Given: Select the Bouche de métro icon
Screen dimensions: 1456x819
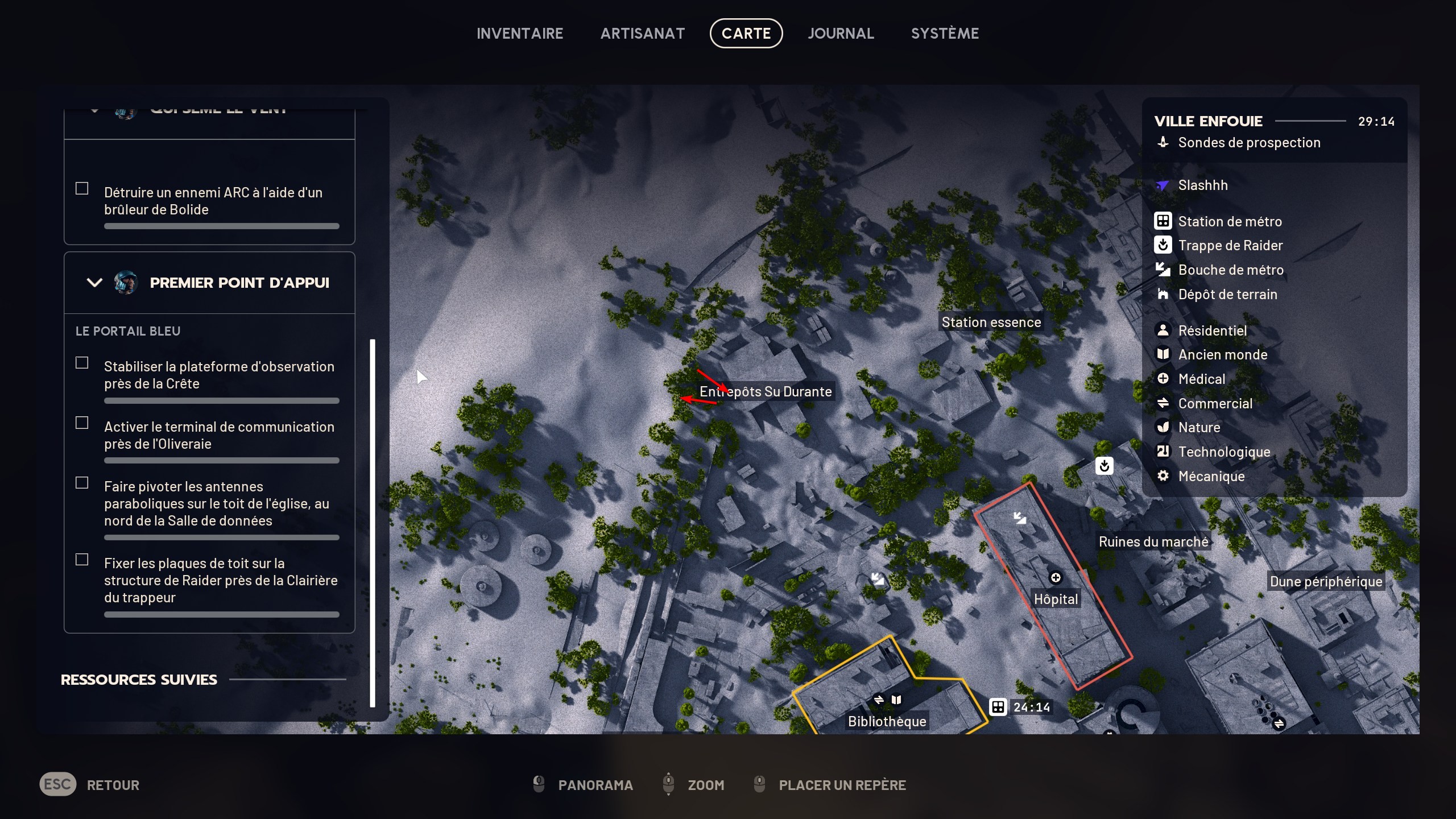Looking at the screenshot, I should pos(1164,270).
